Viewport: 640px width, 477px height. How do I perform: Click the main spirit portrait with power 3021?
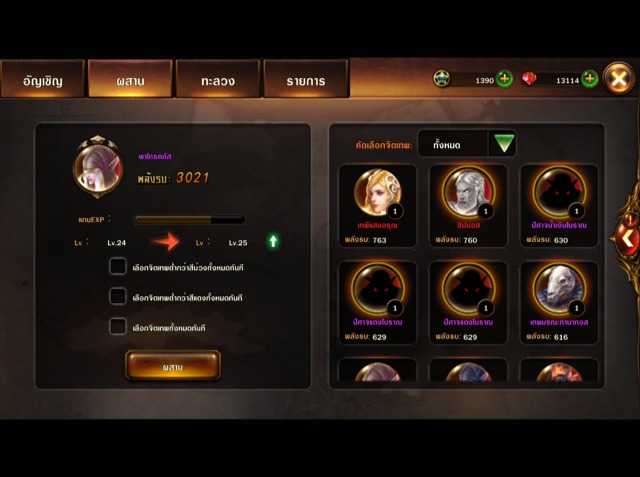(98, 165)
